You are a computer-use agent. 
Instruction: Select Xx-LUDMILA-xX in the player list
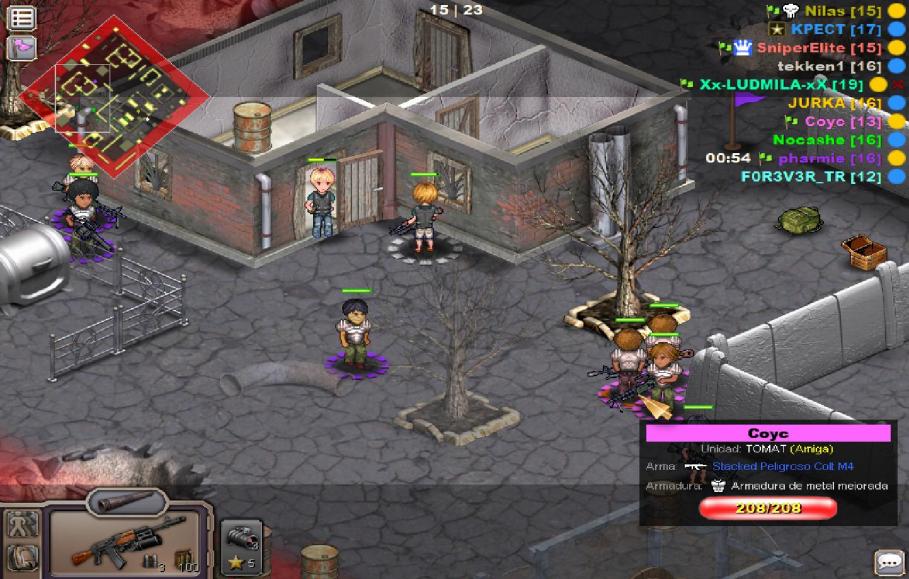tap(780, 84)
